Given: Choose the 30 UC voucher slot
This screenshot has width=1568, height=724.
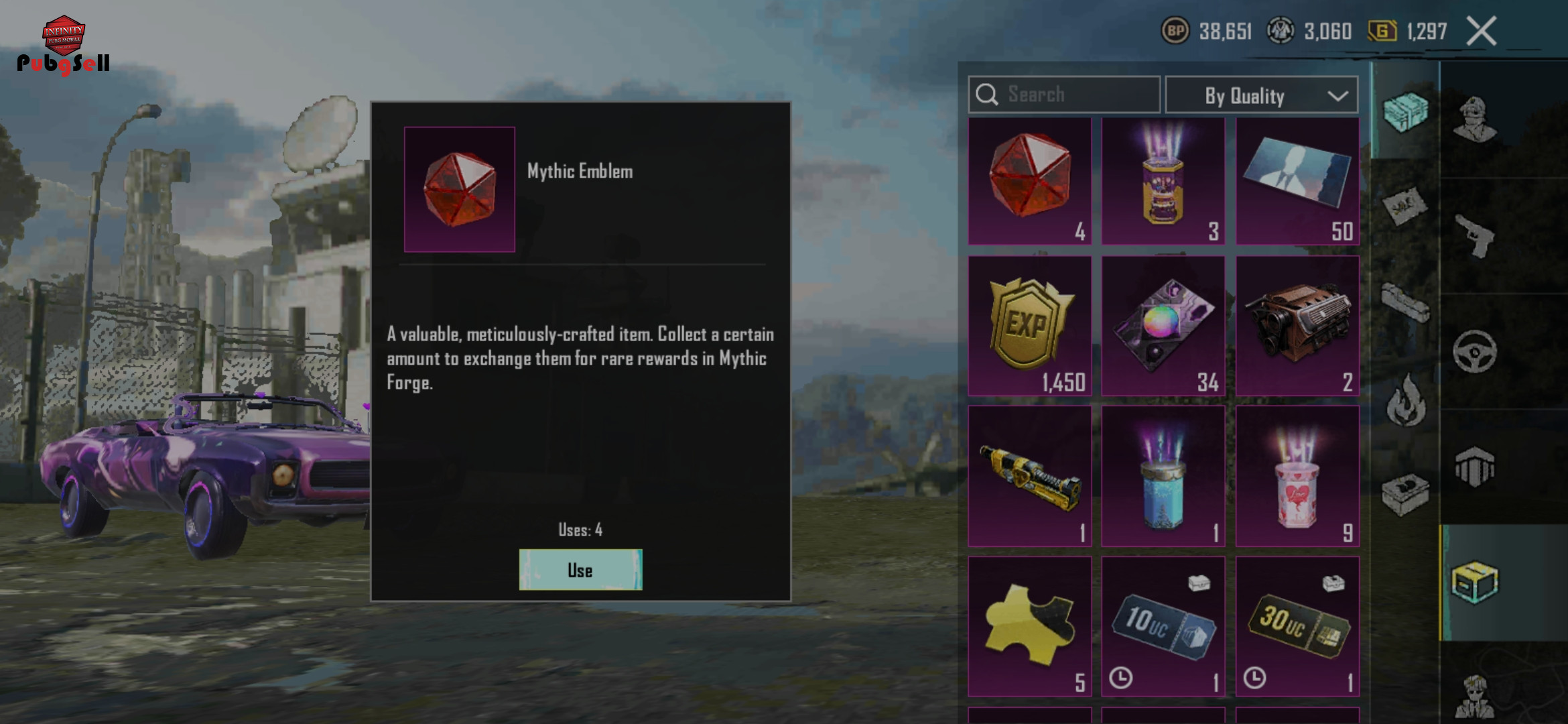Looking at the screenshot, I should click(1297, 626).
